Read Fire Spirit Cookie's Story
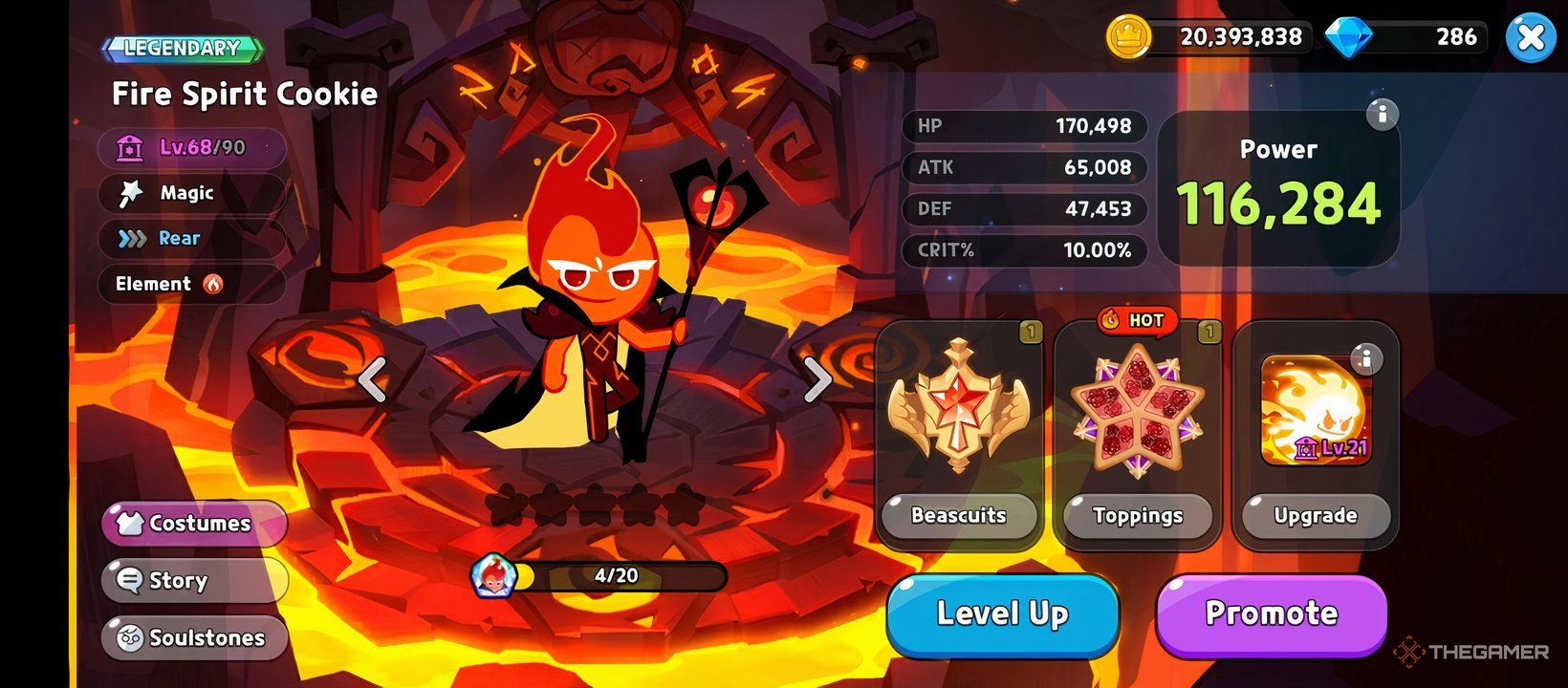Screen dimensions: 1568x688 coord(194,580)
